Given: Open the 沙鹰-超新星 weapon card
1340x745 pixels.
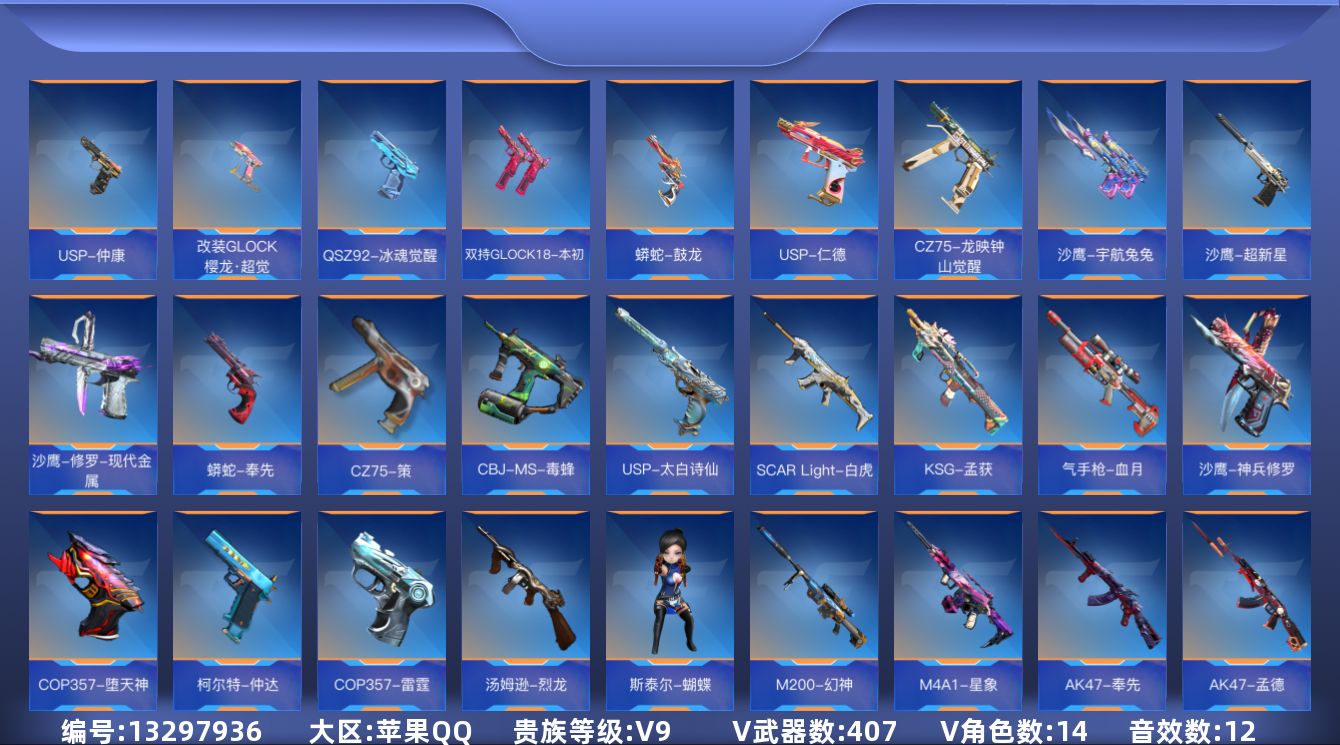Looking at the screenshot, I should pyautogui.click(x=1246, y=179).
